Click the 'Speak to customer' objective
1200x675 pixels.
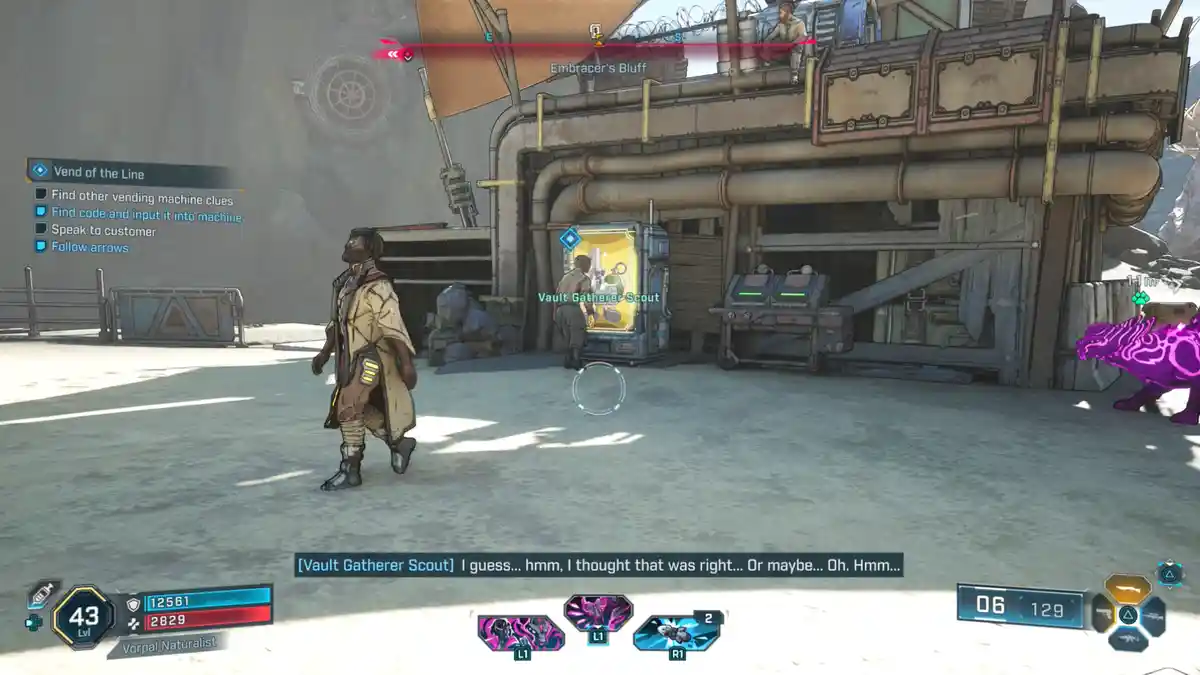point(104,231)
